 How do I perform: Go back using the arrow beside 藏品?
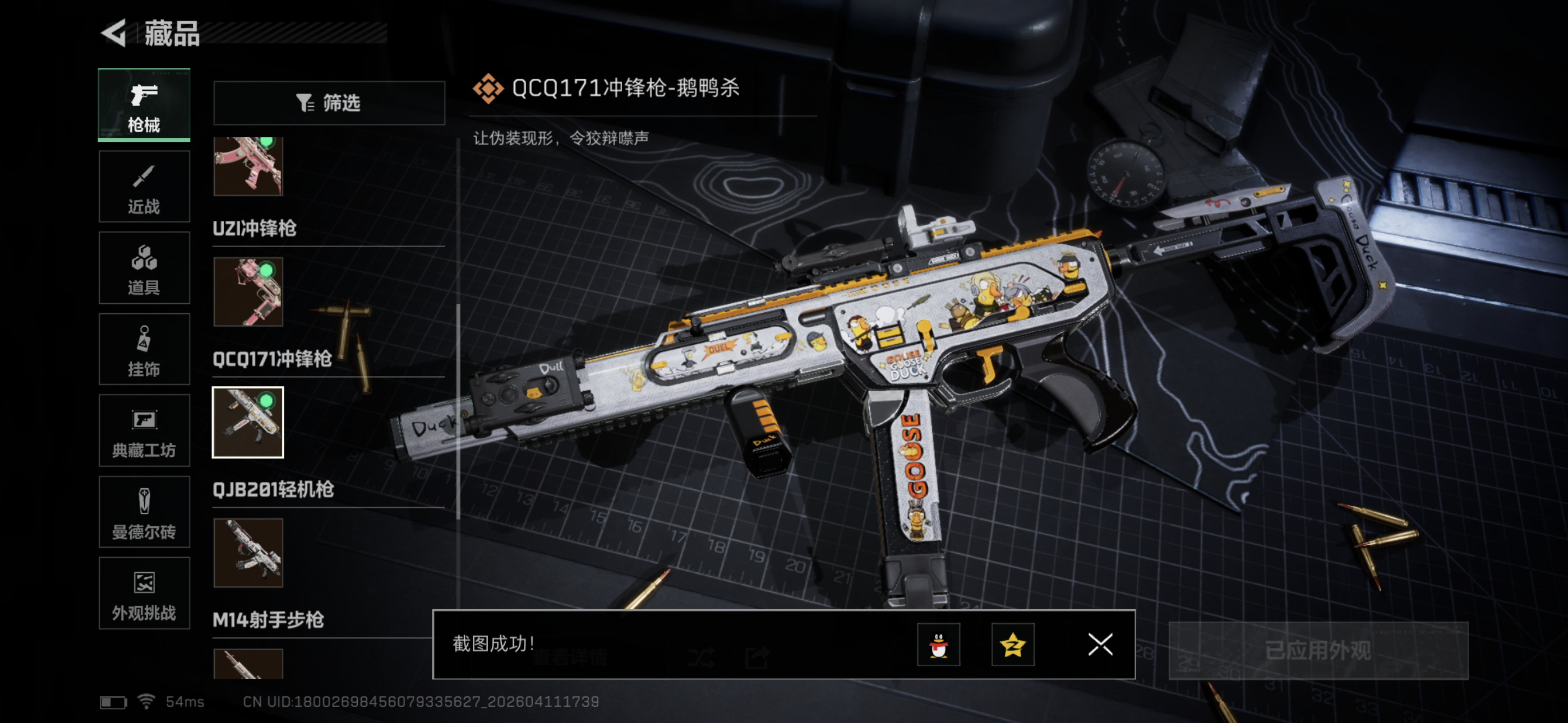pyautogui.click(x=114, y=33)
